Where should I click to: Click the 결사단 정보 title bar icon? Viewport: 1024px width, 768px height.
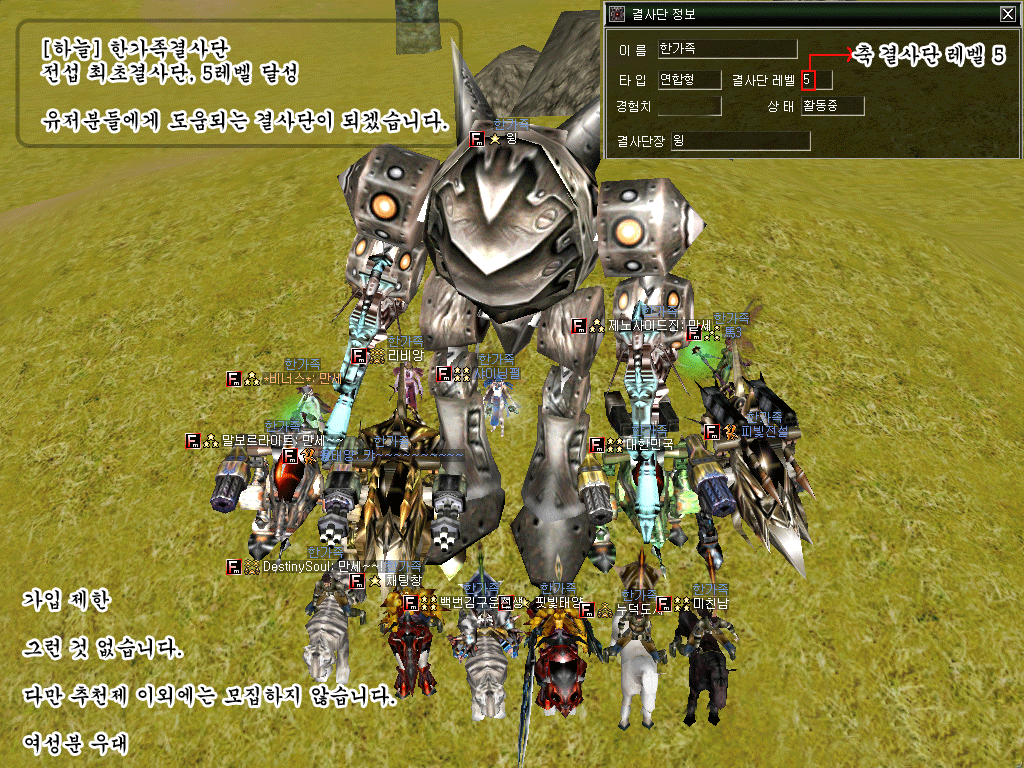[618, 14]
